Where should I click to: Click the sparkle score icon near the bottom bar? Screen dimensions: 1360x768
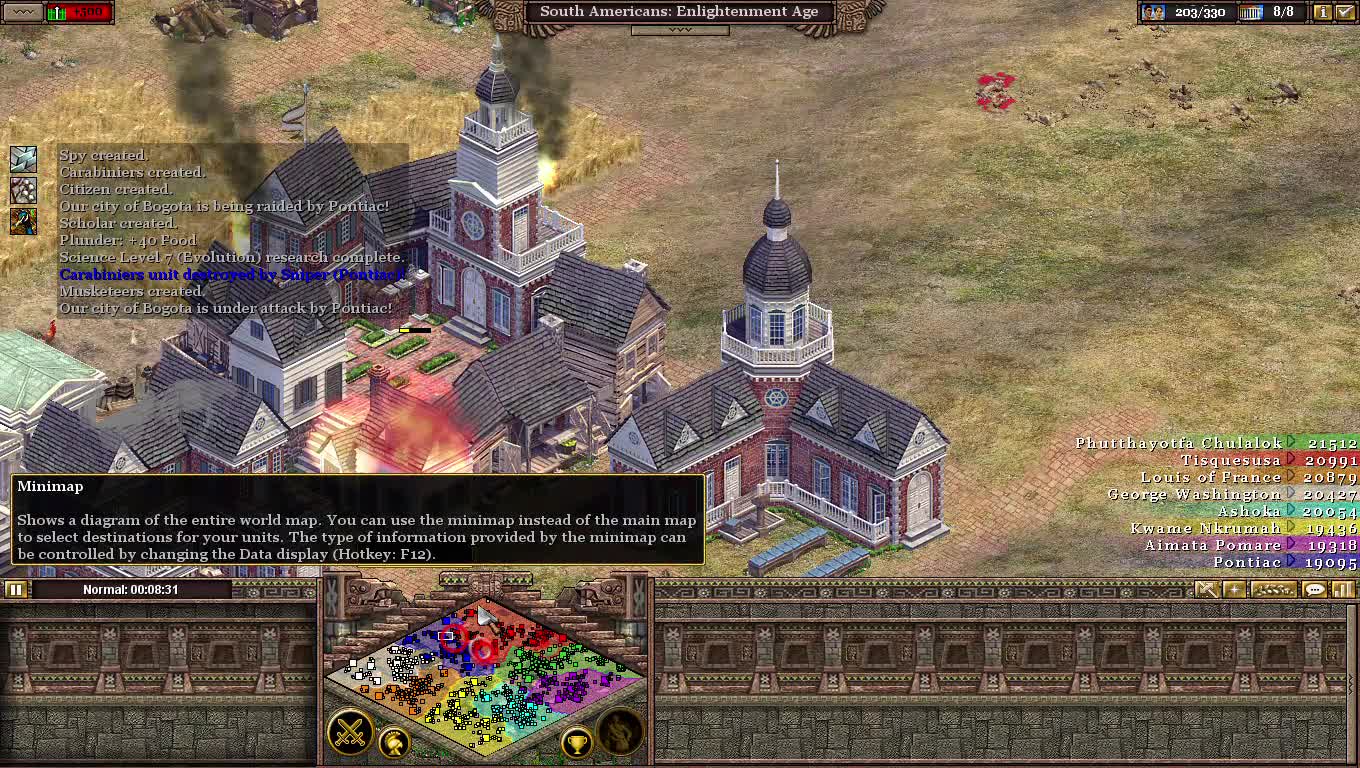[x=1234, y=589]
